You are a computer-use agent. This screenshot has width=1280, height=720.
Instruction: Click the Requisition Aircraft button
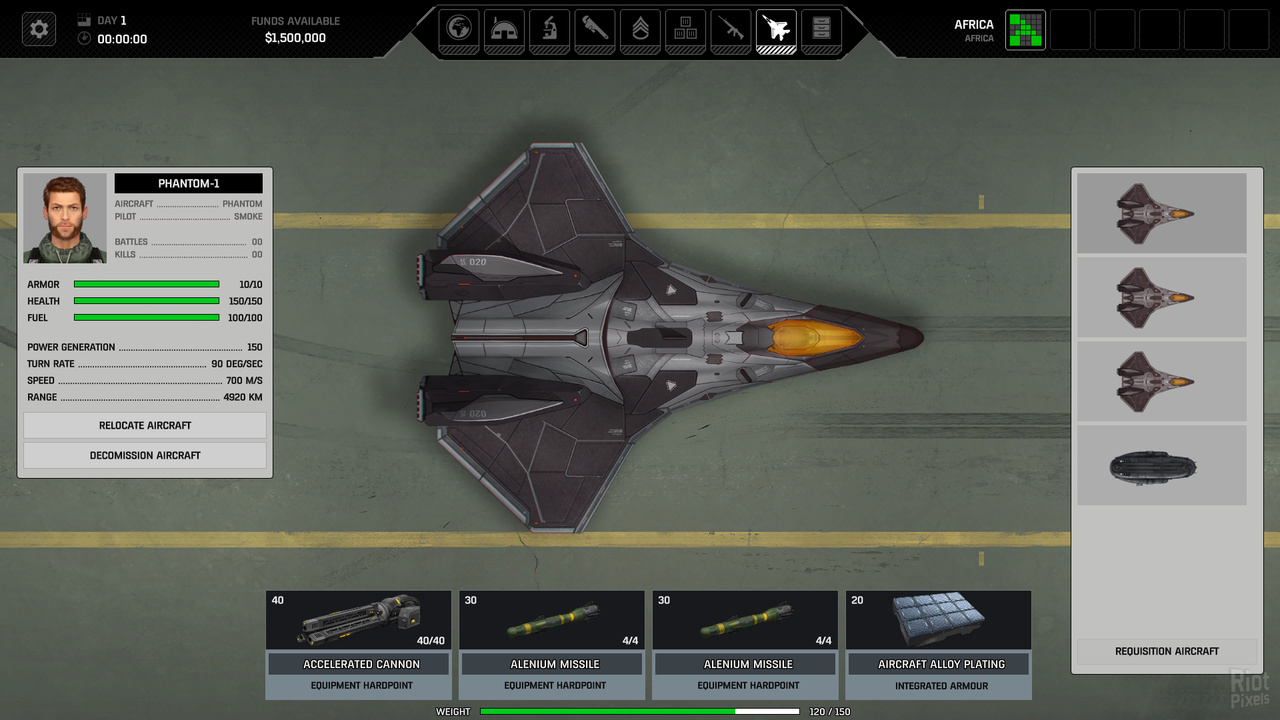tap(1166, 651)
